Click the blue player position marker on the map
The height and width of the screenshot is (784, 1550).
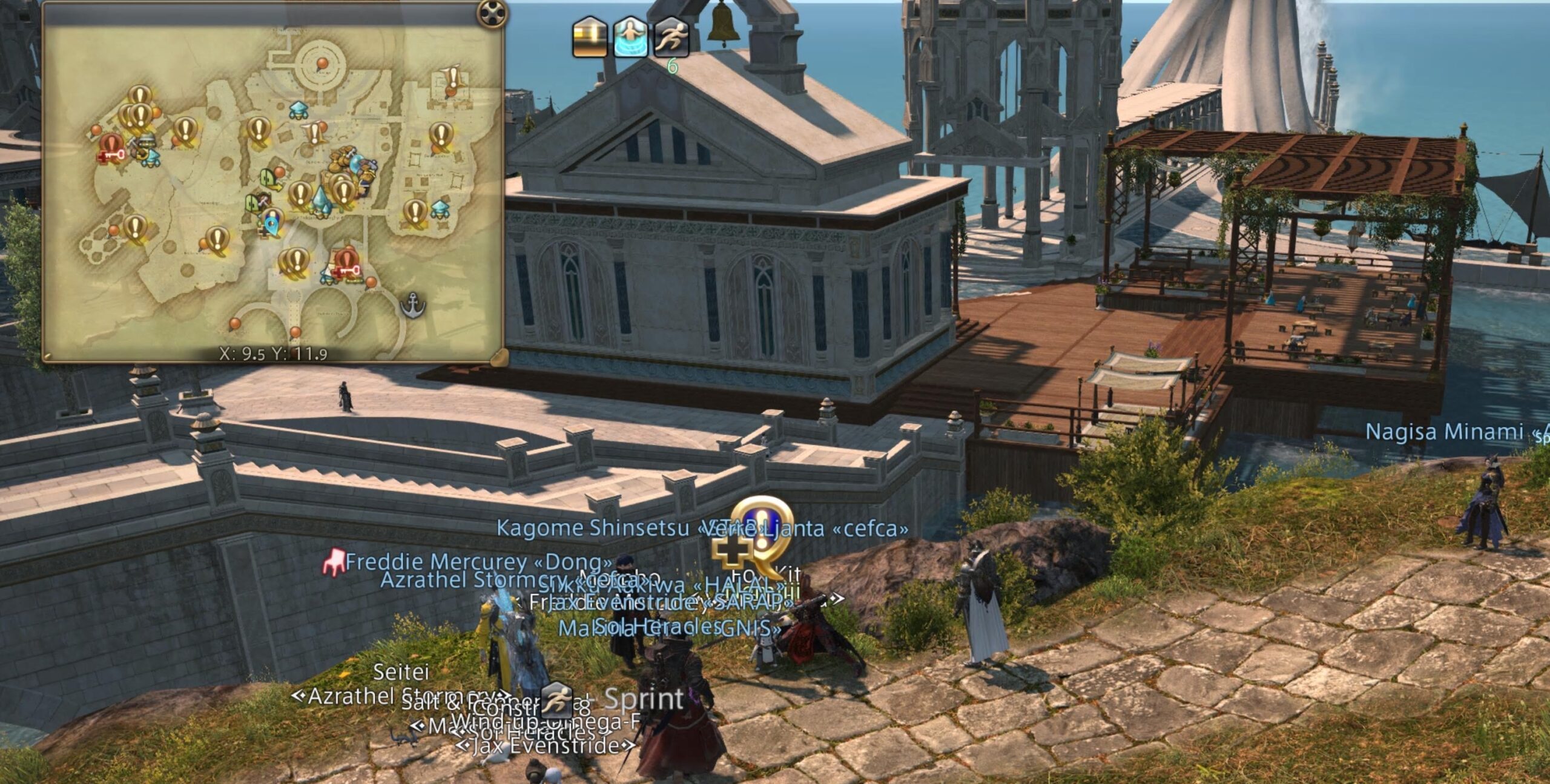point(272,224)
